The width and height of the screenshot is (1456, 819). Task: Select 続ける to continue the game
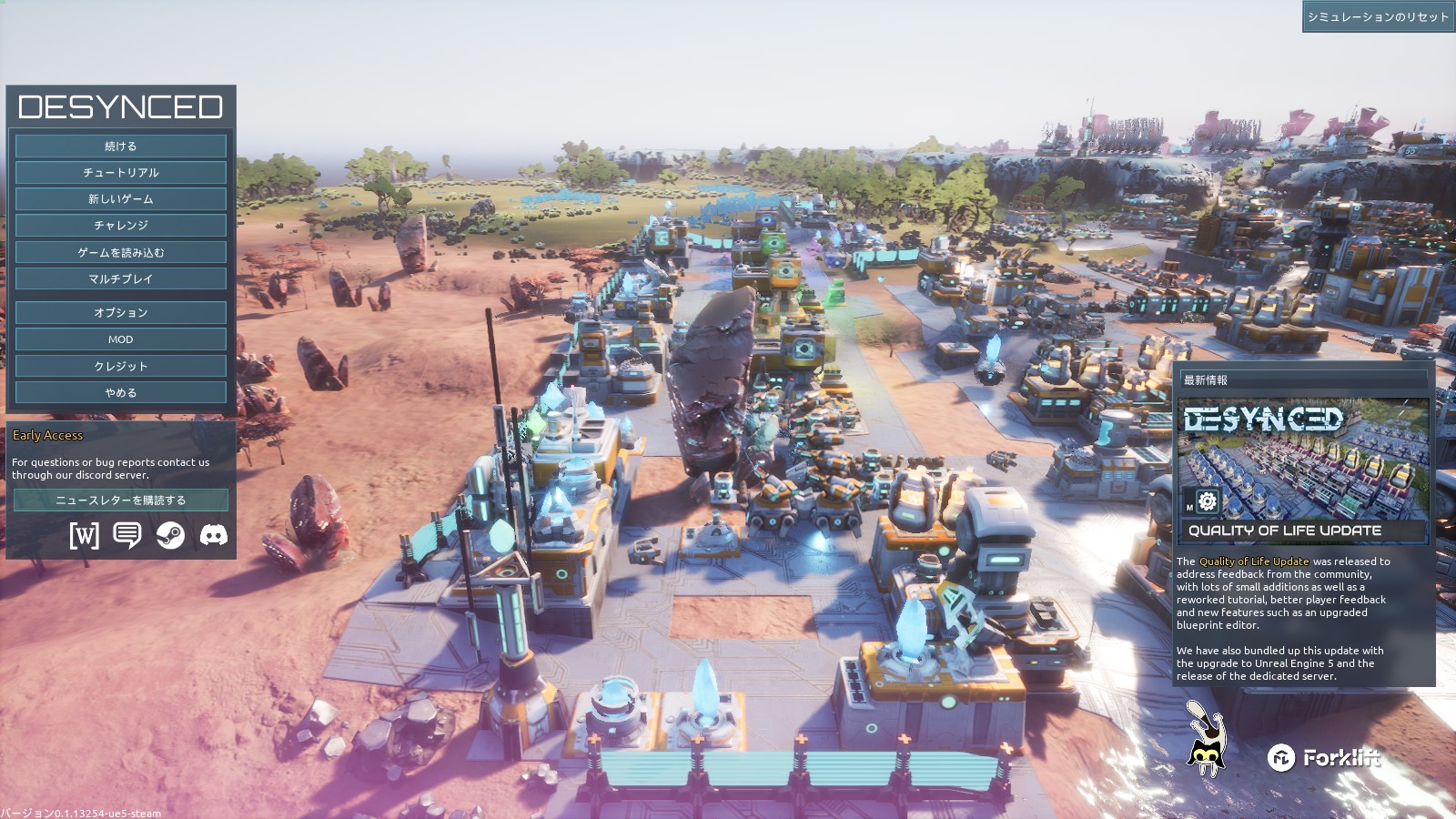[120, 146]
